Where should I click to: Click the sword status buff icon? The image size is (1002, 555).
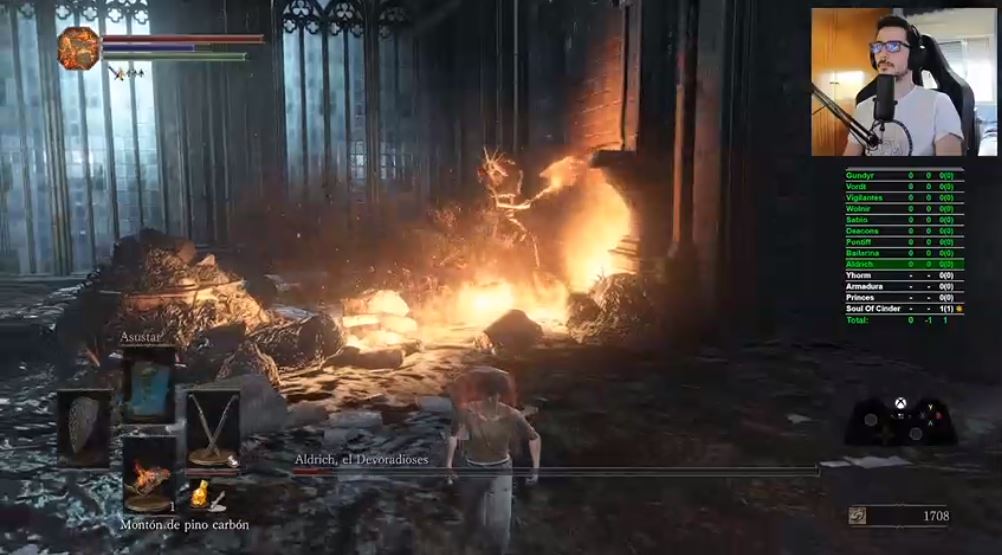[118, 73]
